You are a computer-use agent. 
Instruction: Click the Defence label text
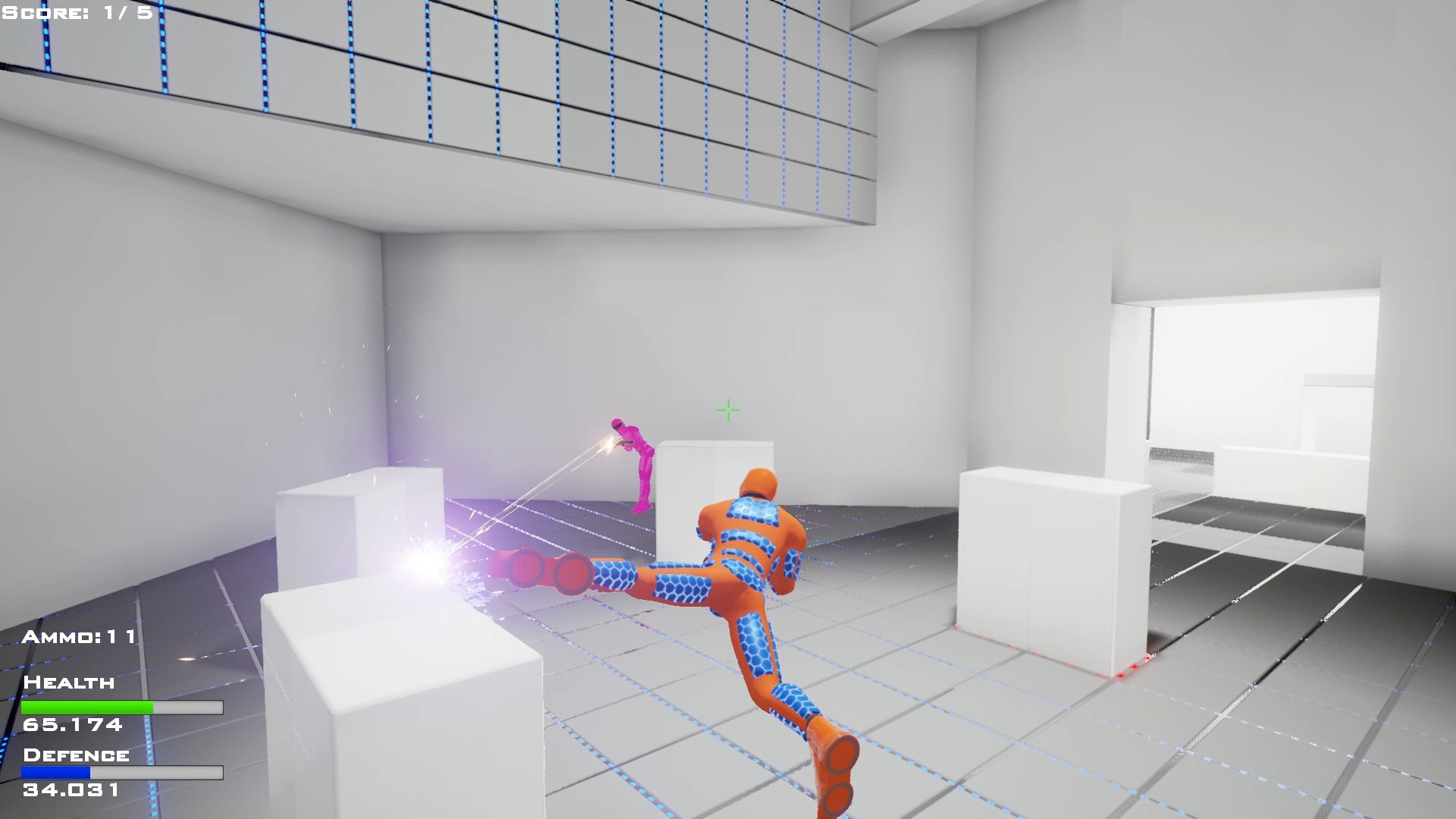pos(76,754)
